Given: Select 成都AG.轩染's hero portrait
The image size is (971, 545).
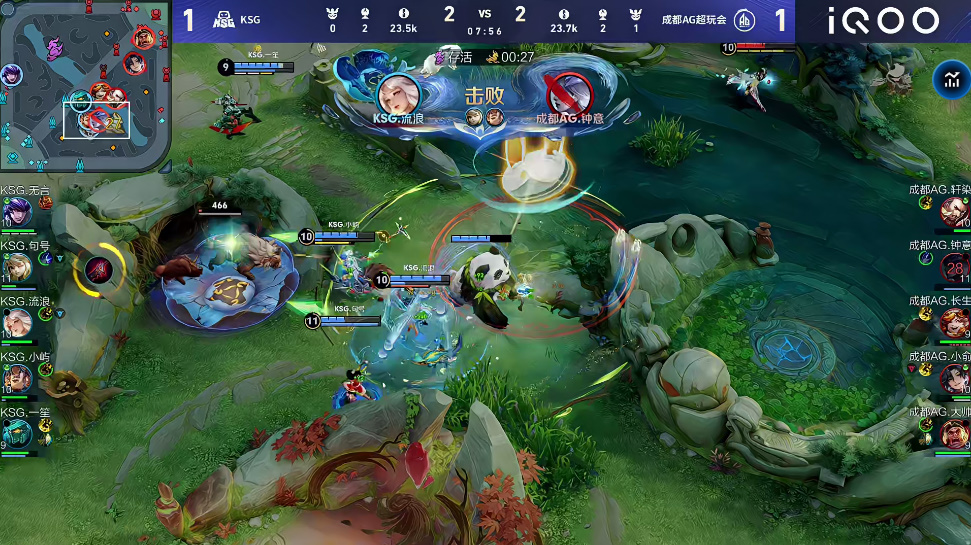Looking at the screenshot, I should (954, 211).
